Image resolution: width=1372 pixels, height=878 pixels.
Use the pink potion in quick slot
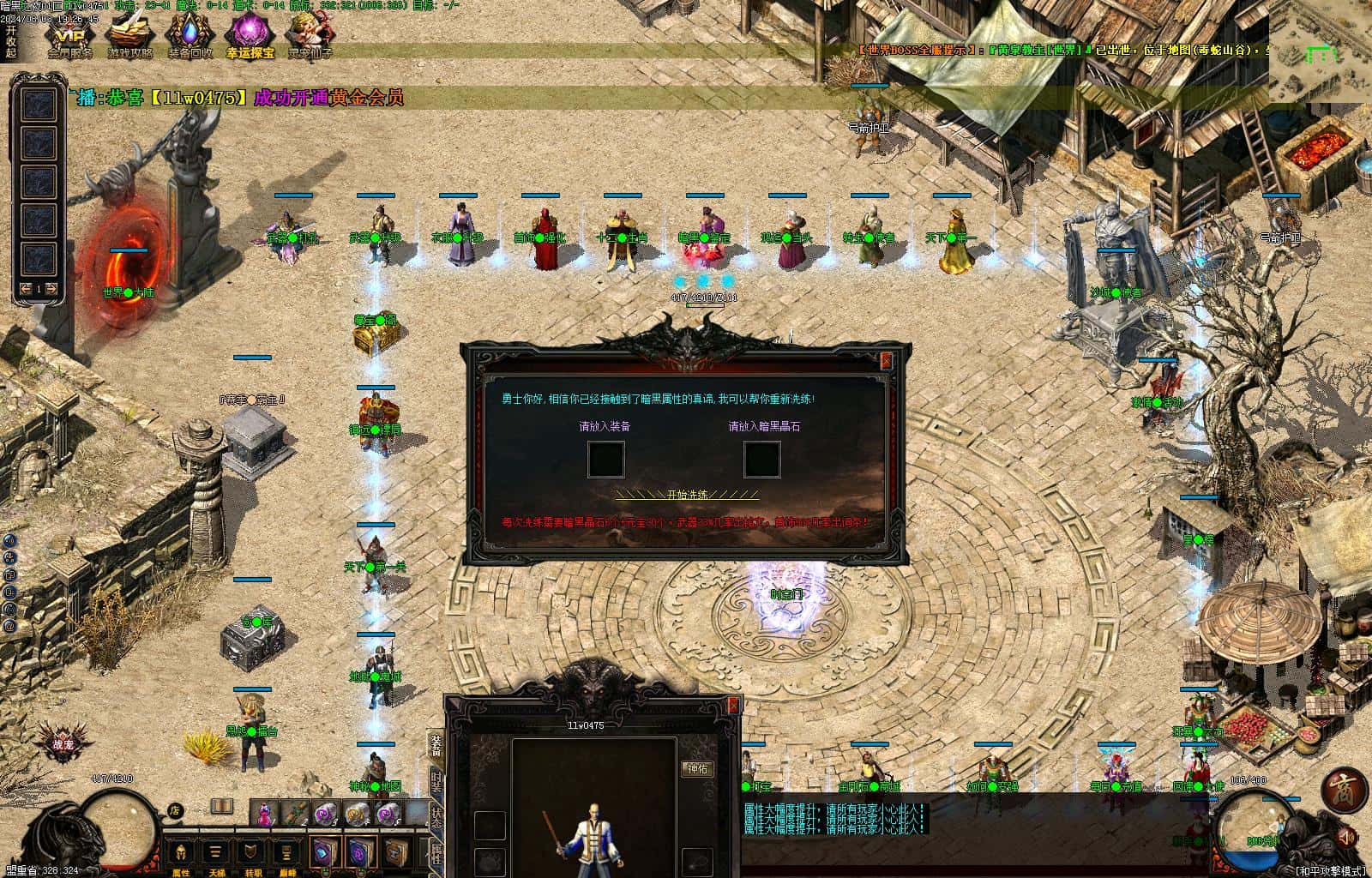264,812
